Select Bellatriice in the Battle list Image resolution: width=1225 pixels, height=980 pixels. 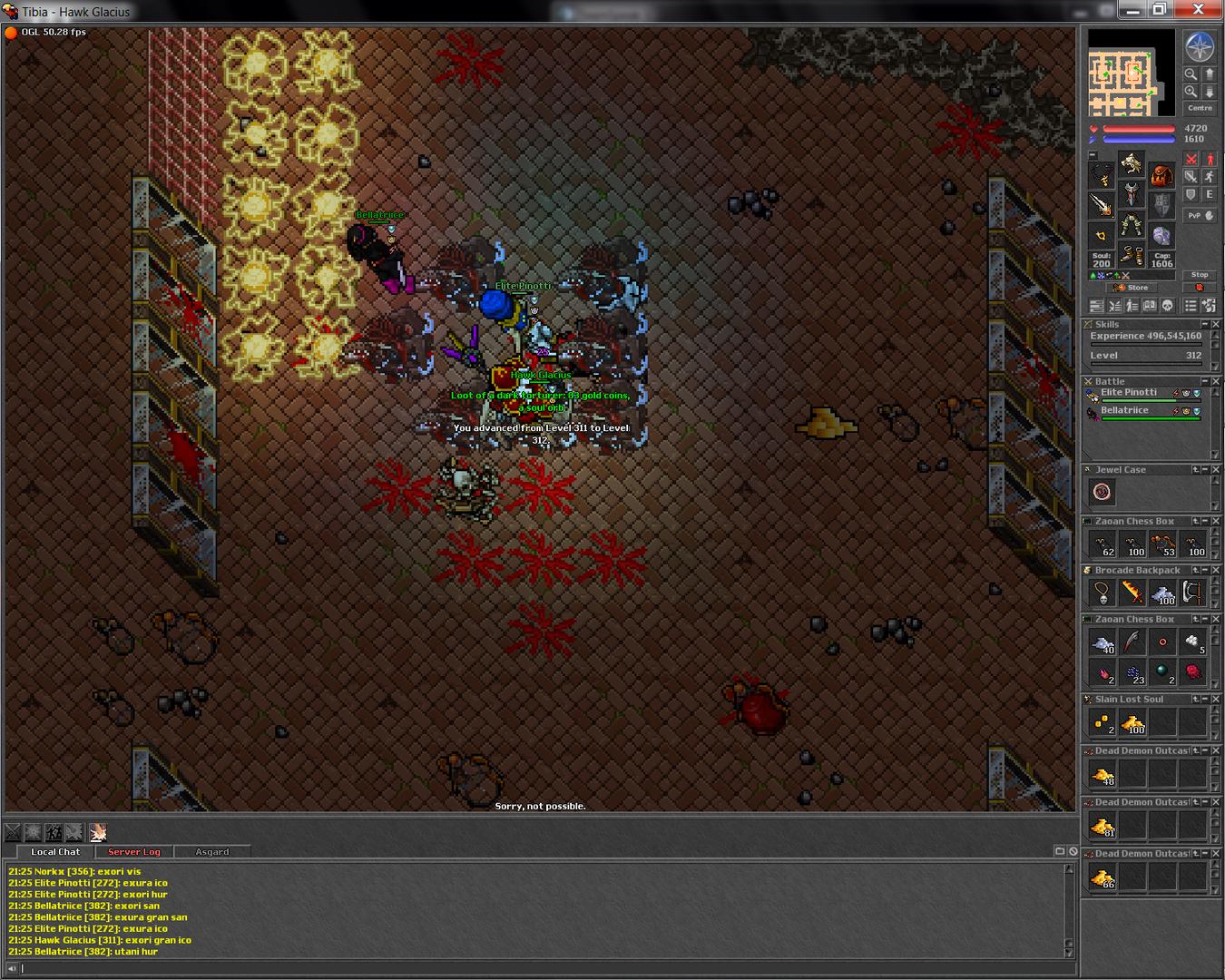click(x=1125, y=411)
